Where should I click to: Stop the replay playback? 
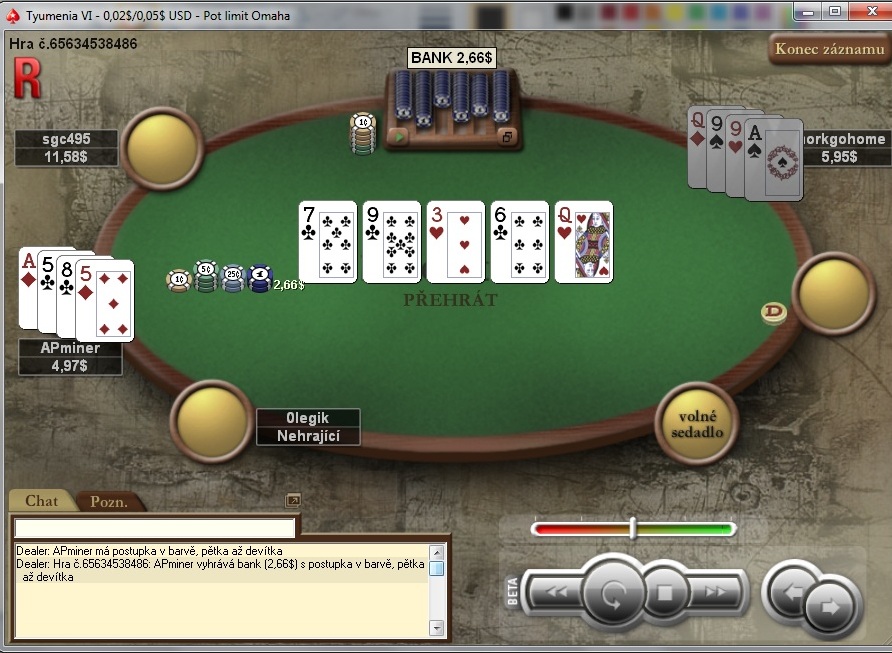[x=664, y=592]
